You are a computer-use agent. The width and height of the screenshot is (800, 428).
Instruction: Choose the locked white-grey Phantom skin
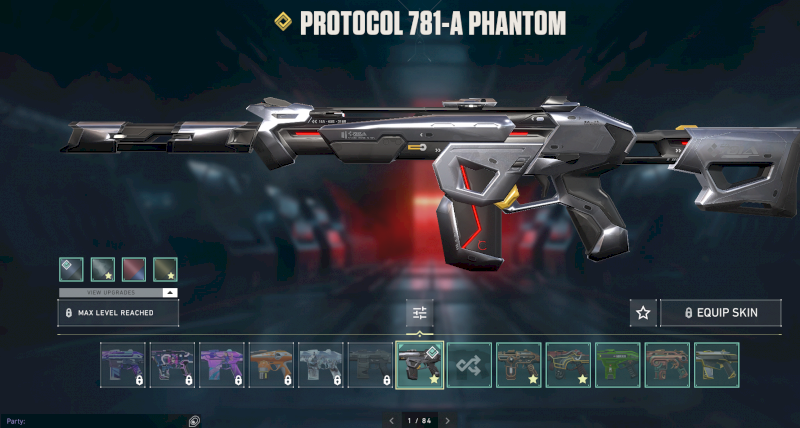(319, 365)
